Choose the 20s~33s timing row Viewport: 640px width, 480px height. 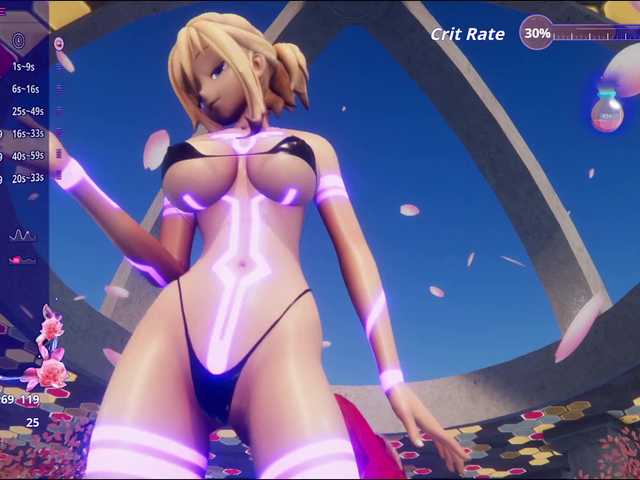point(28,178)
